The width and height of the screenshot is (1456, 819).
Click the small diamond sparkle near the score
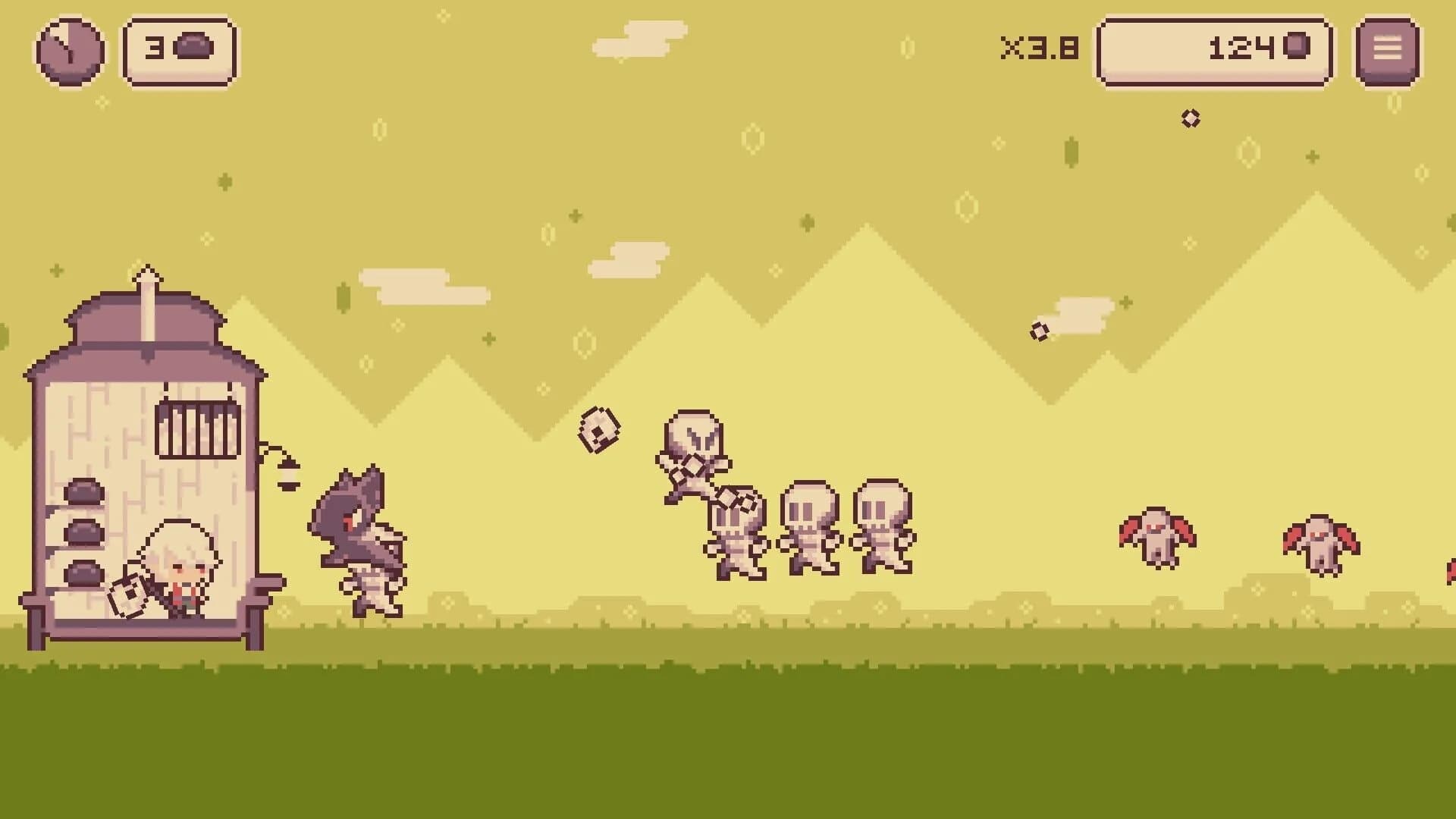point(1191,118)
